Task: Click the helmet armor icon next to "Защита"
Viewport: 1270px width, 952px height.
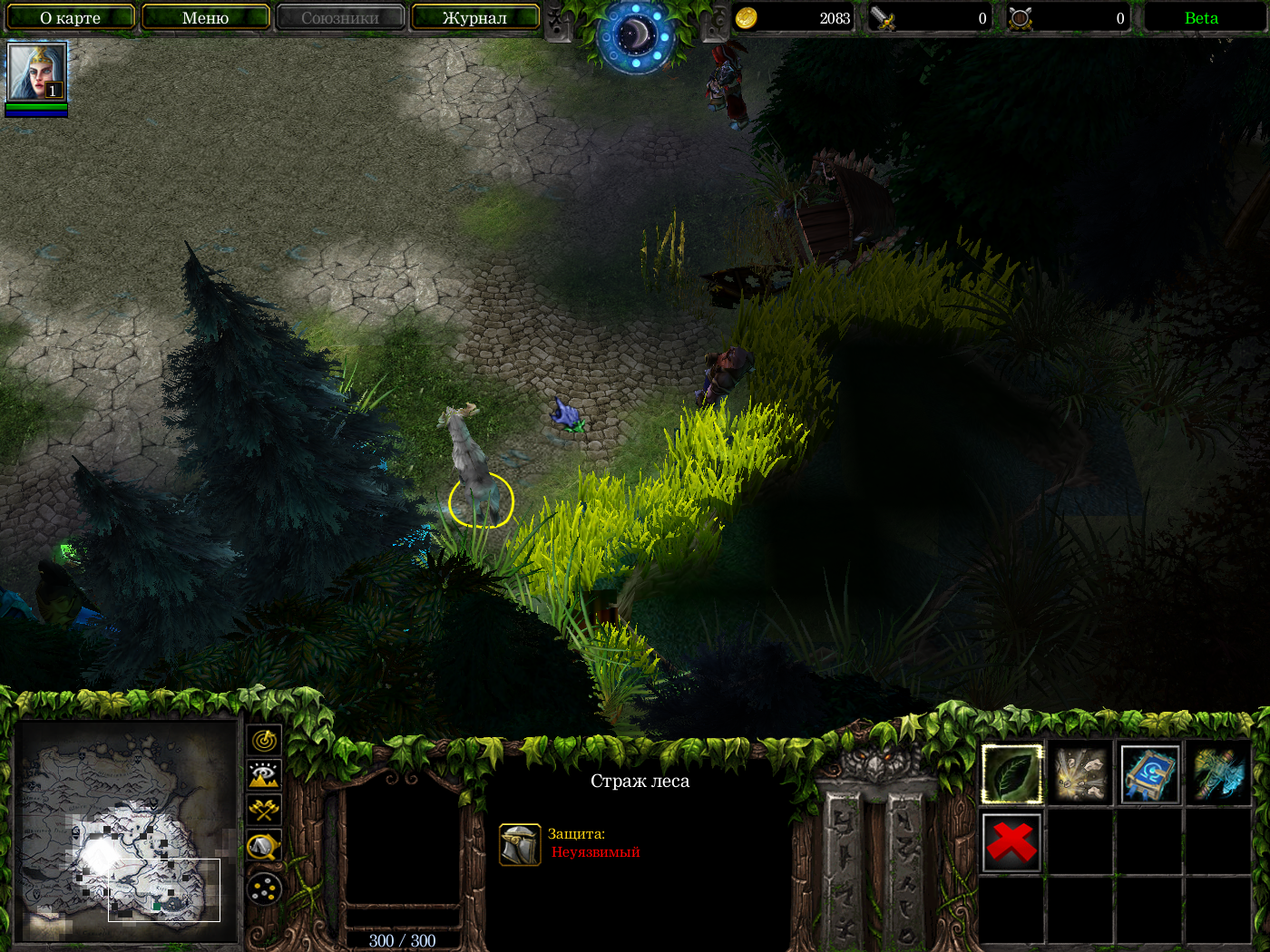Action: (520, 844)
